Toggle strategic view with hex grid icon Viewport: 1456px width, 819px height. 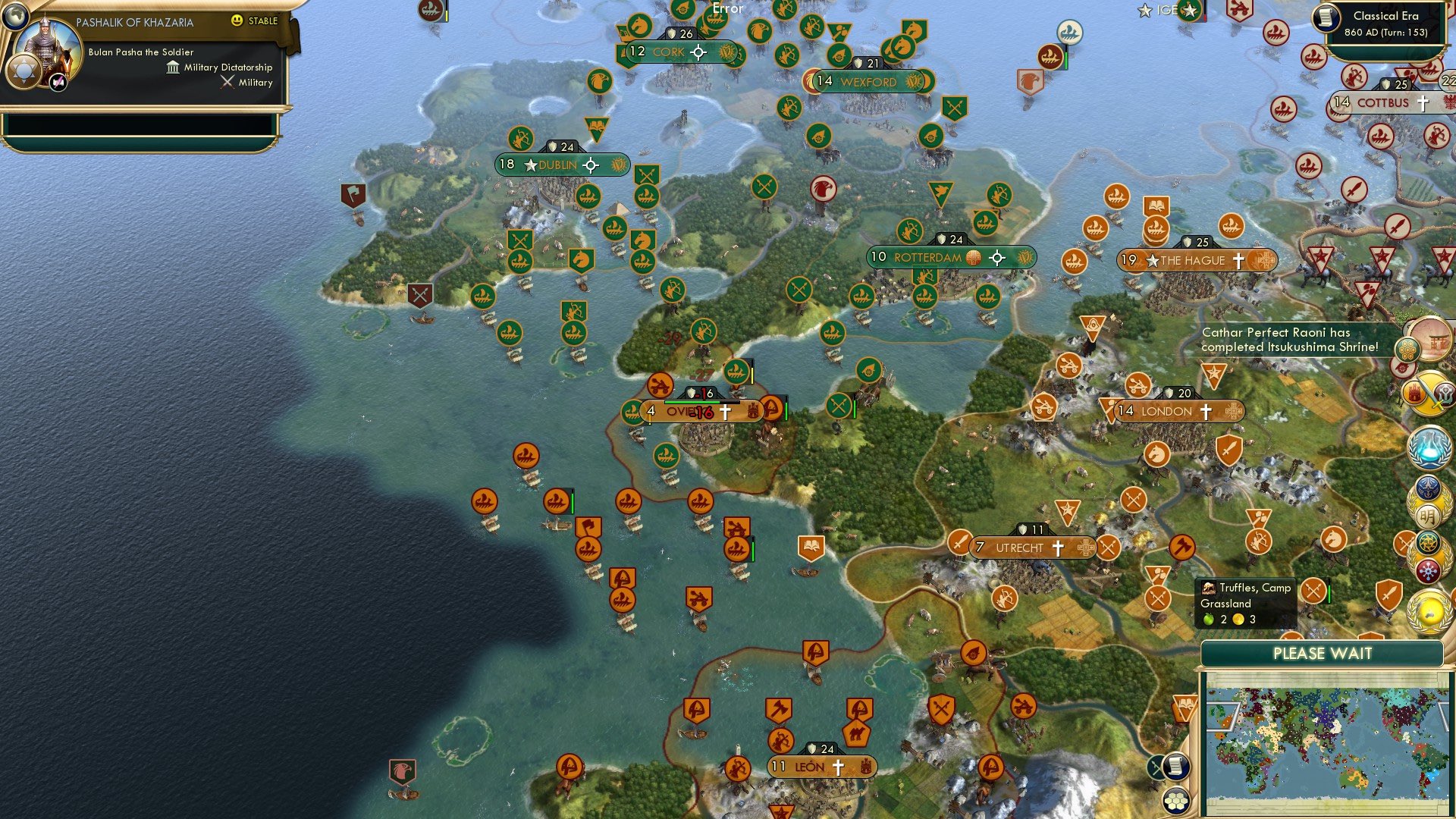point(1177,801)
